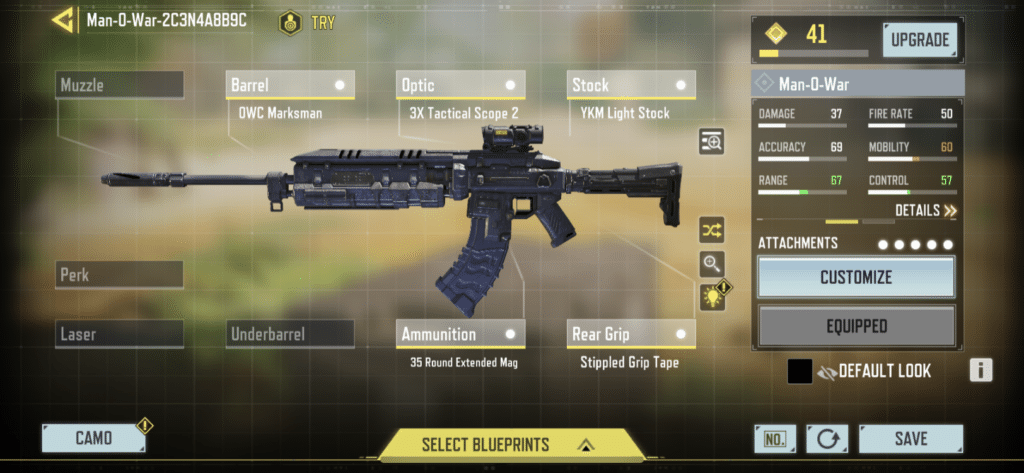
Task: Show weapon stat Details
Action: coord(925,211)
